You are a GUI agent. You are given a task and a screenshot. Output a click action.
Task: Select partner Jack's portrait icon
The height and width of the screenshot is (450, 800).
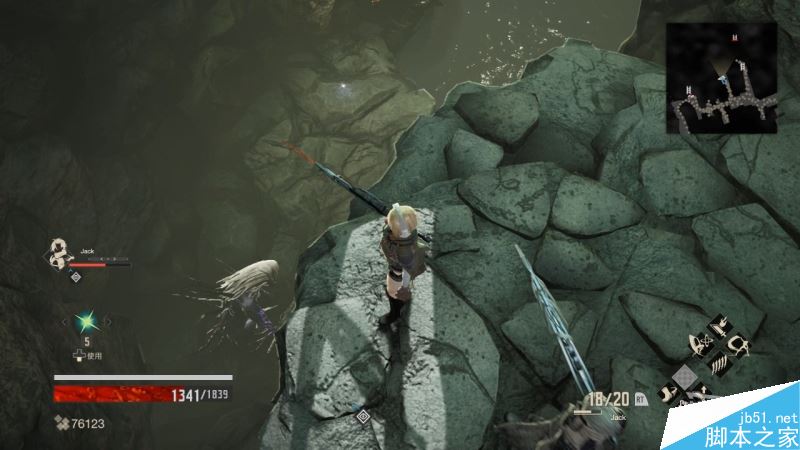coord(60,254)
